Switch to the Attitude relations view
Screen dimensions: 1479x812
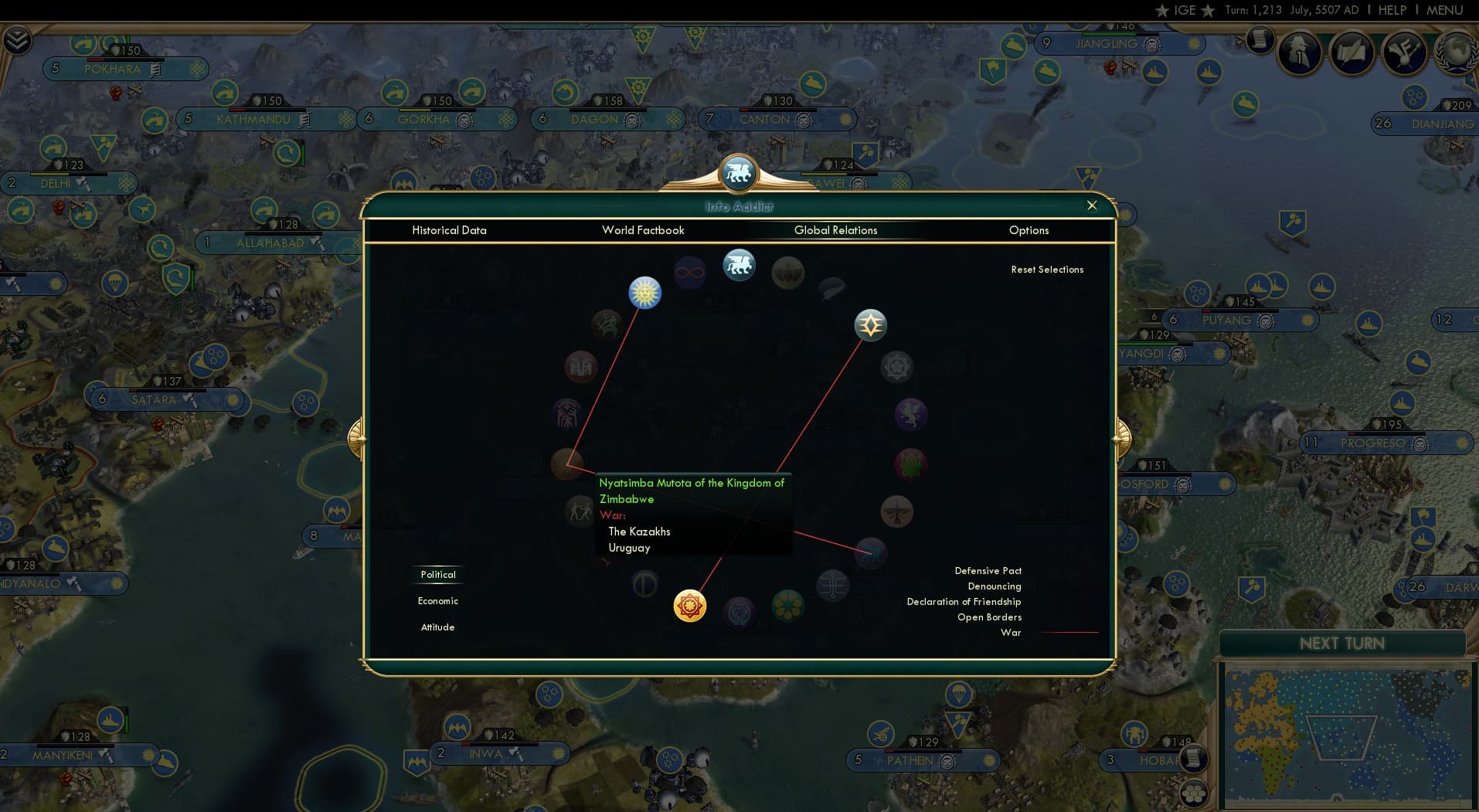(438, 627)
